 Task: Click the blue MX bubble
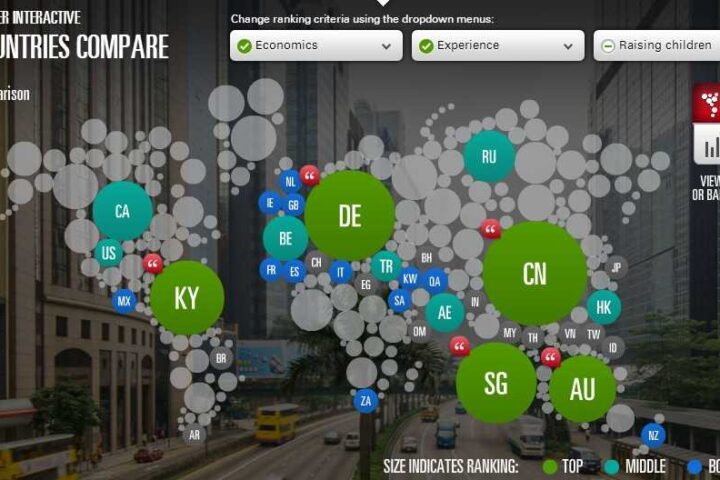click(124, 300)
